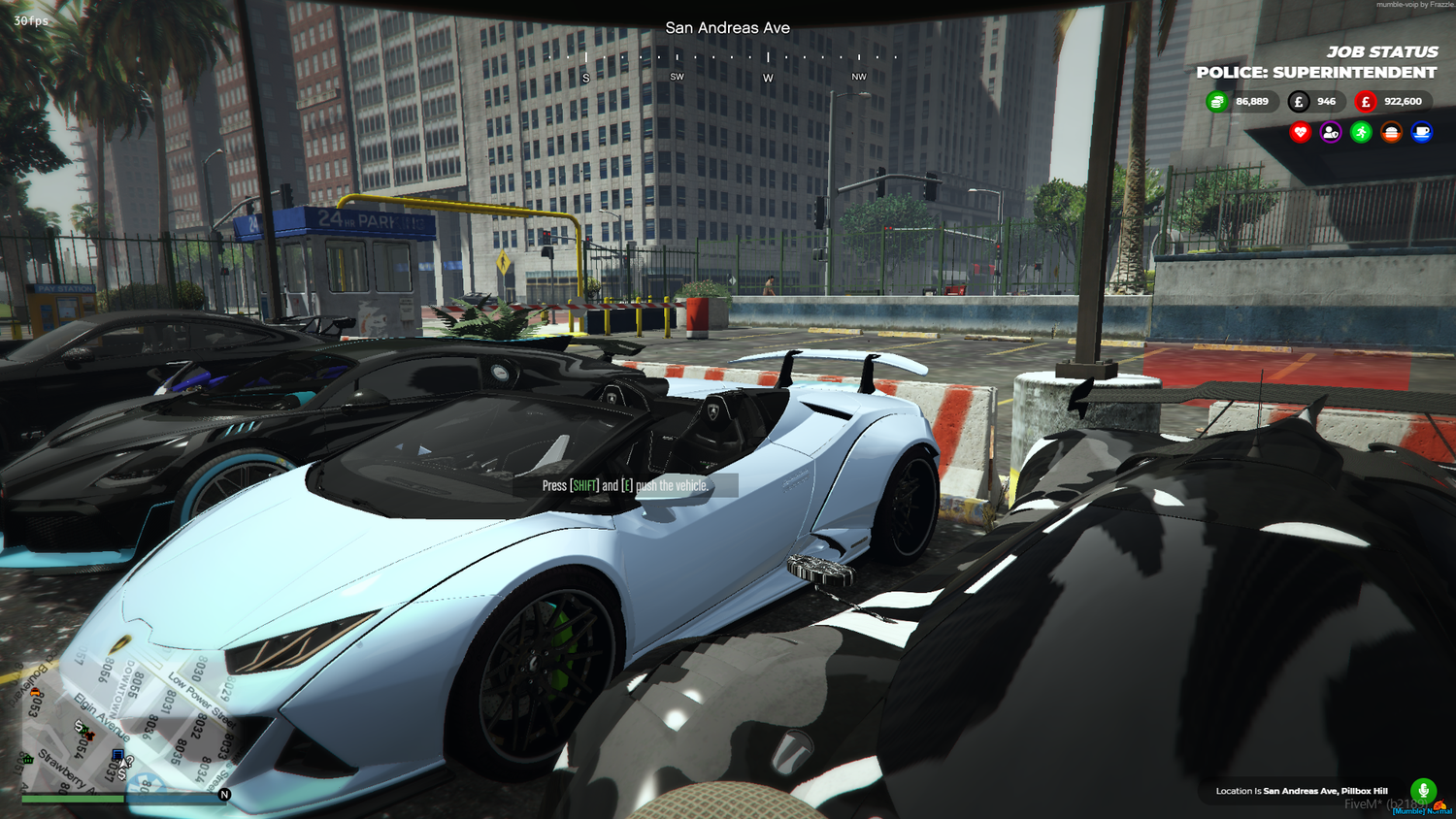This screenshot has width=1456, height=819.
Task: Select the green stamina runner icon
Action: click(x=1360, y=132)
